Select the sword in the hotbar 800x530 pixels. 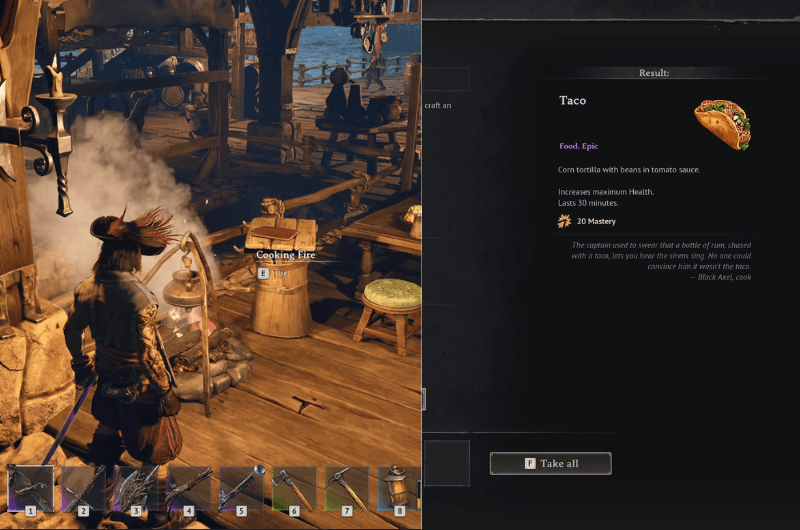click(84, 489)
